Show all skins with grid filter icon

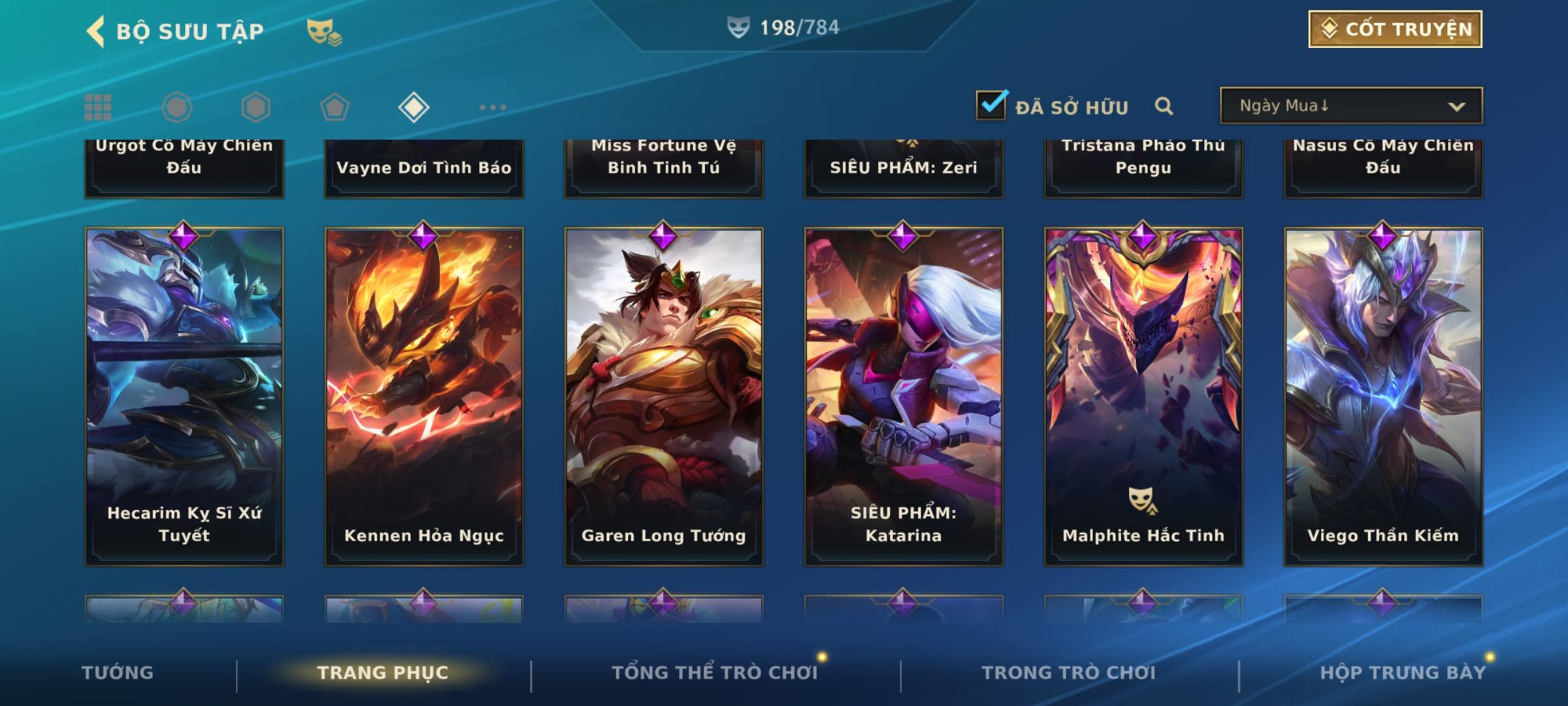click(x=98, y=107)
